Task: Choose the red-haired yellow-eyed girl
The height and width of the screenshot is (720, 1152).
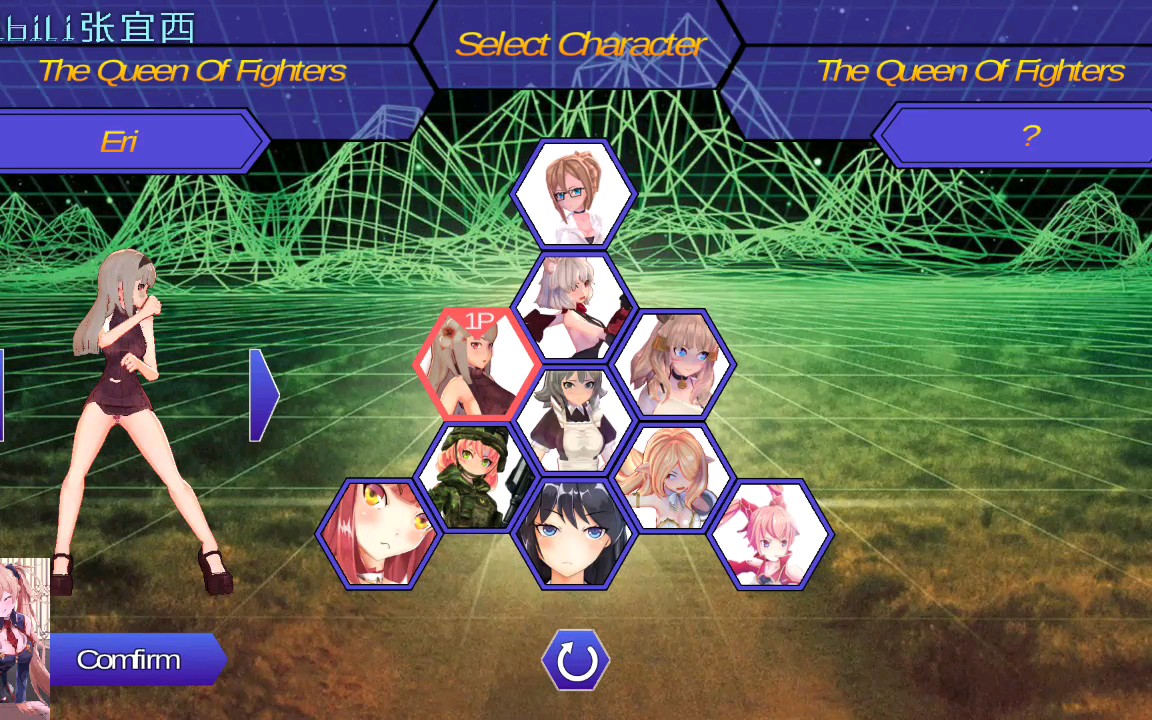Action: pyautogui.click(x=379, y=534)
